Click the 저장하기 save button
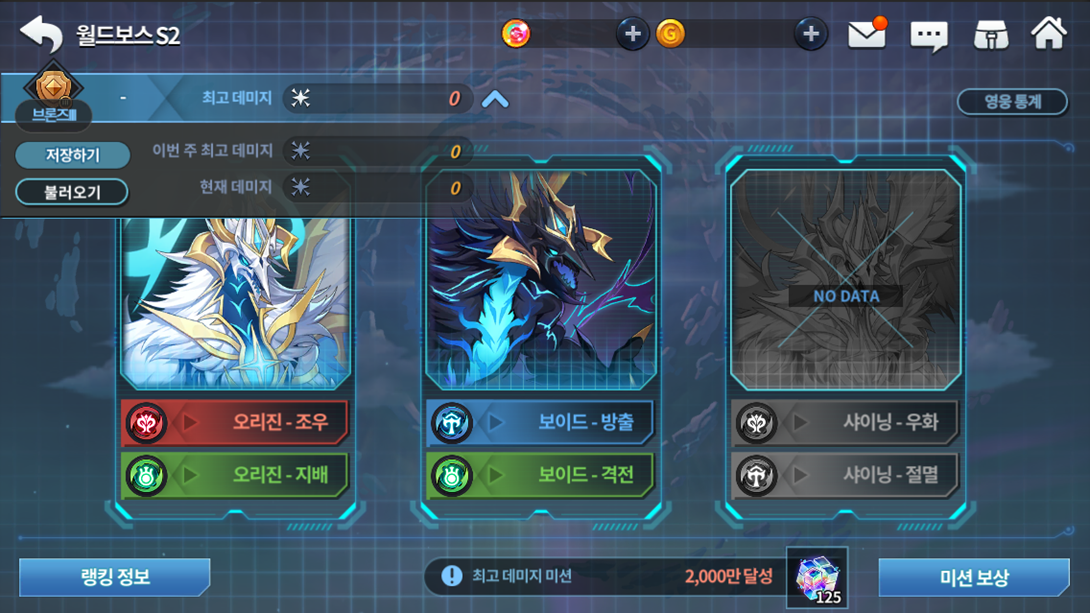This screenshot has width=1090, height=613. tap(72, 155)
